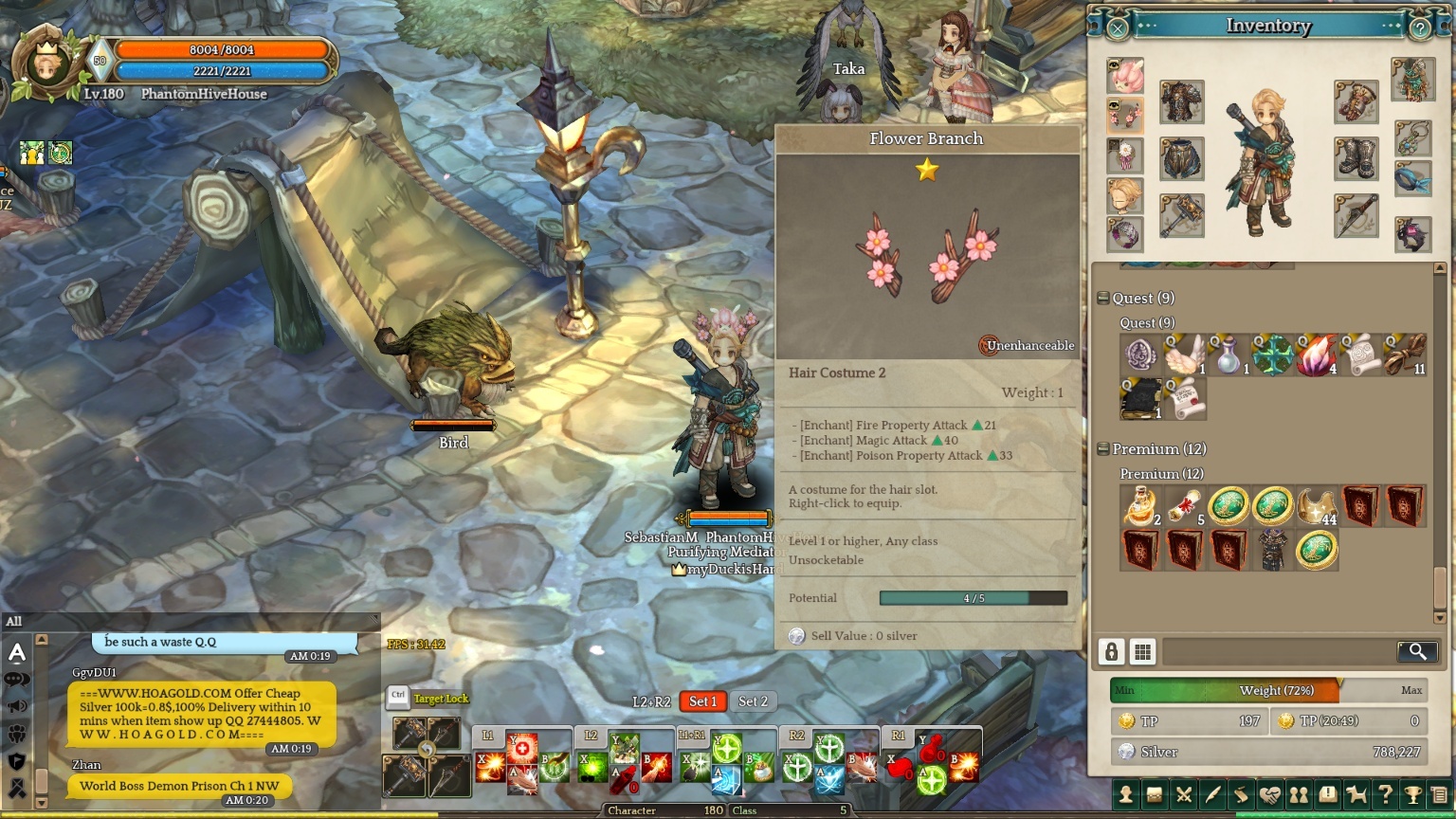Image resolution: width=1456 pixels, height=819 pixels.
Task: Open the Inventory help button
Action: click(x=1419, y=28)
